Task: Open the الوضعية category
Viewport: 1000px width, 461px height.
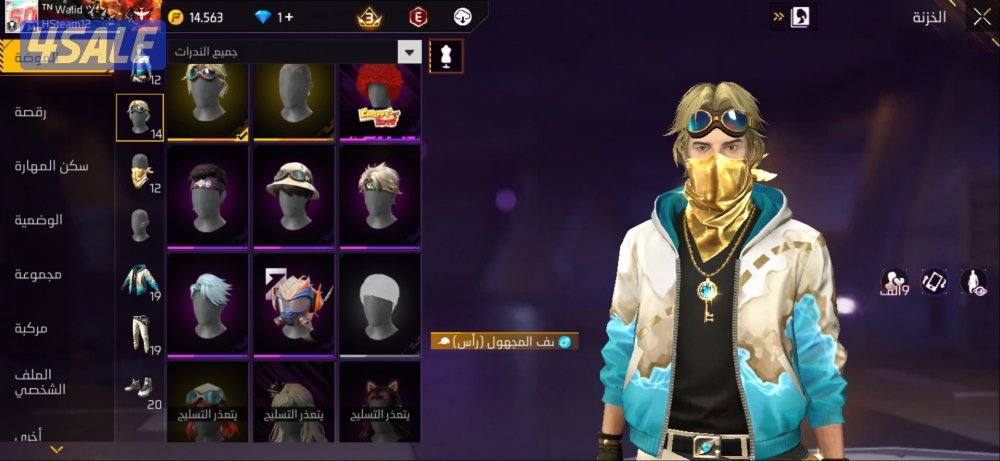Action: [40, 219]
